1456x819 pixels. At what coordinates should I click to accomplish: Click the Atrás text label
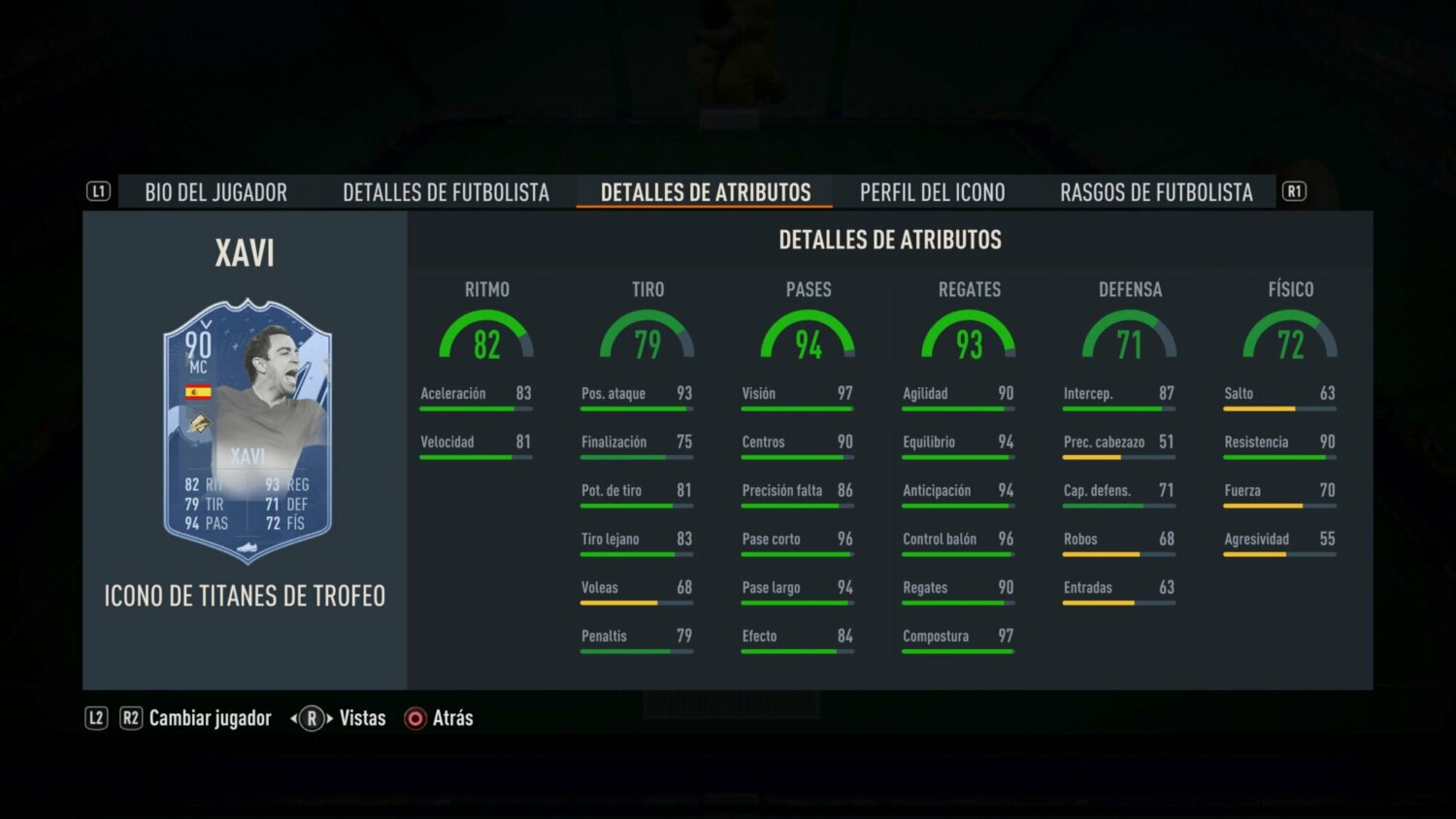[451, 718]
